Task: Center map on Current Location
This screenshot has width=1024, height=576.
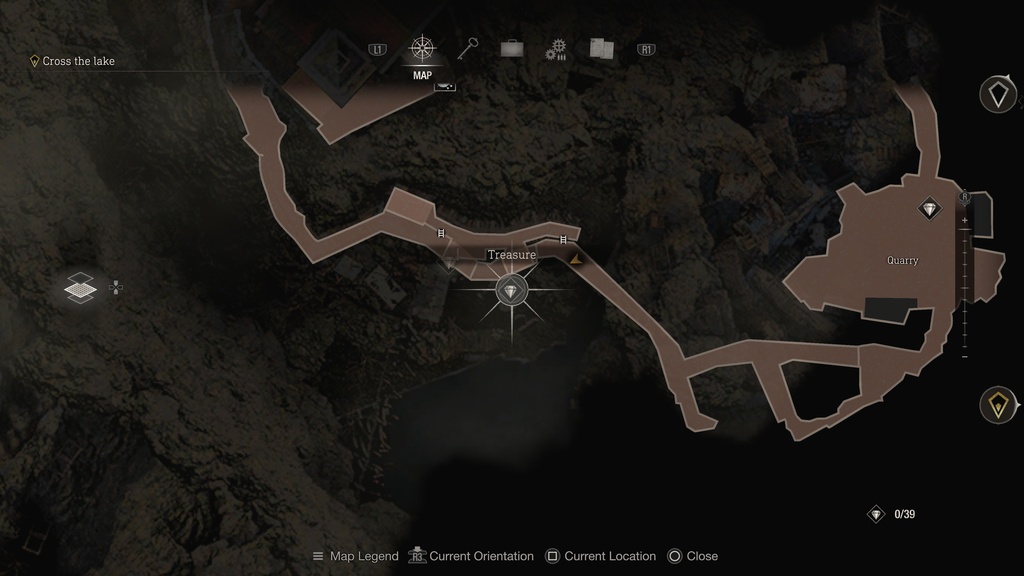Action: click(x=600, y=556)
